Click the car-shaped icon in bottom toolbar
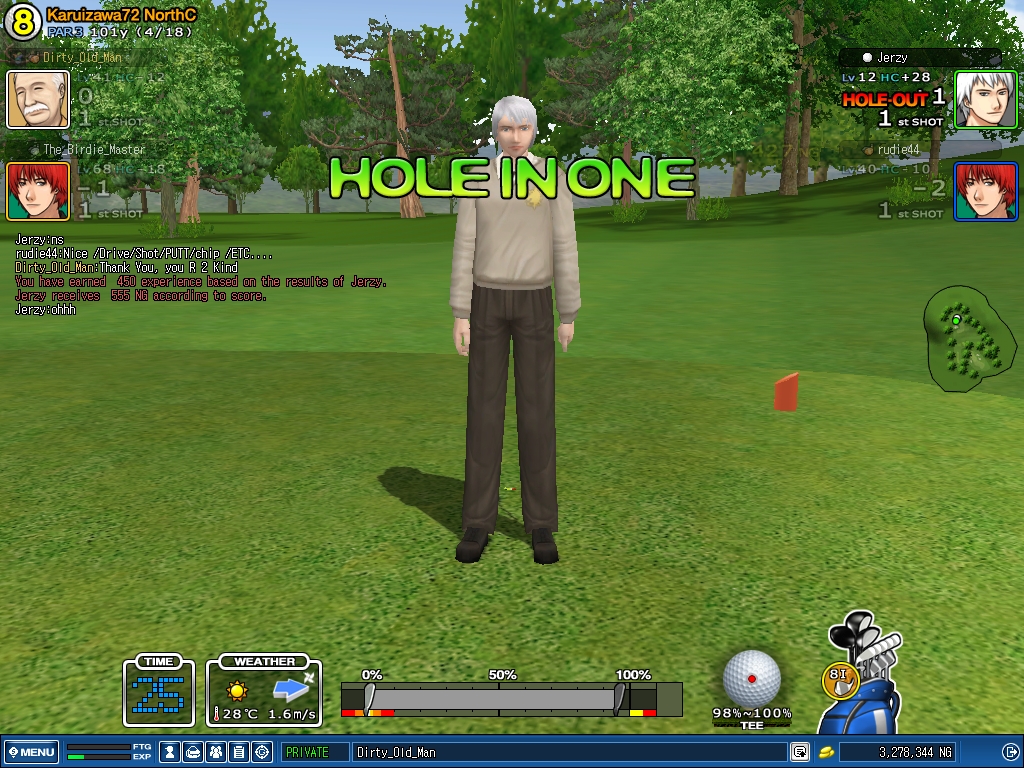This screenshot has height=768, width=1024. [x=193, y=752]
